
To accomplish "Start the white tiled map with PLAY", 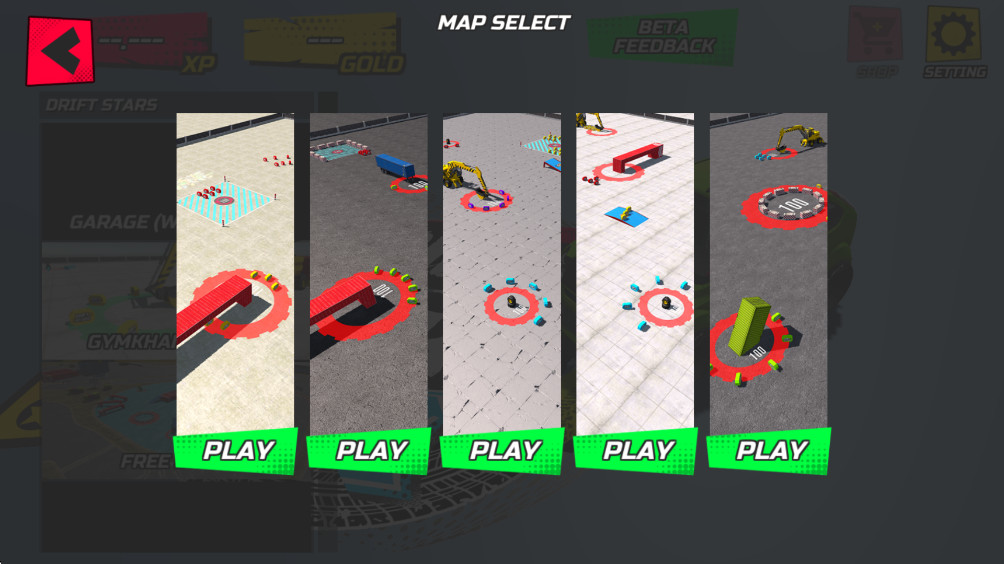I will [x=636, y=450].
